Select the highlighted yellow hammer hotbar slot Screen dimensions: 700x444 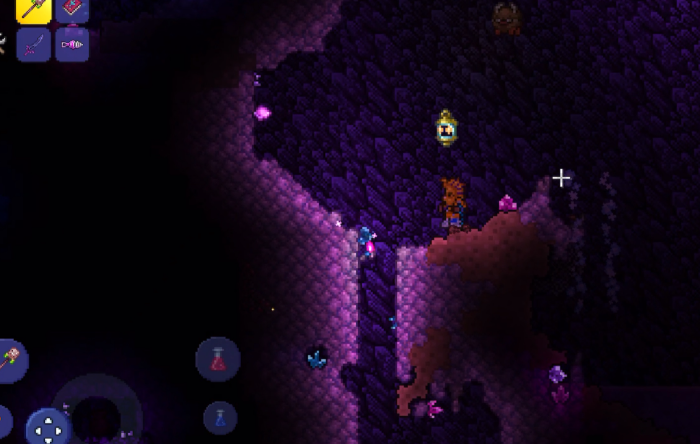[34, 9]
